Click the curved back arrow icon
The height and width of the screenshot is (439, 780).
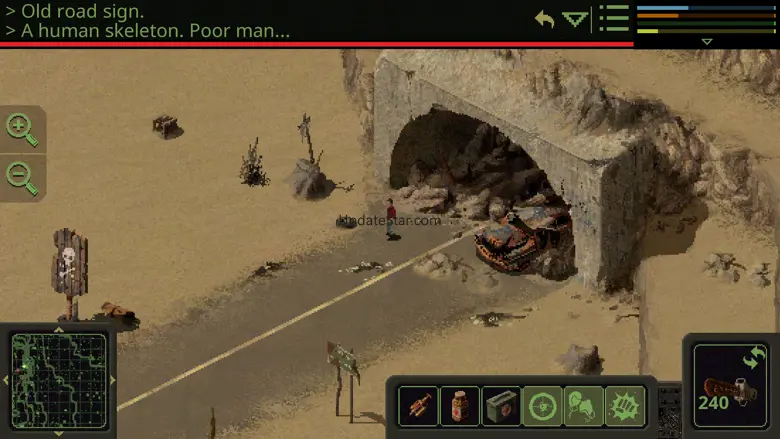click(545, 19)
